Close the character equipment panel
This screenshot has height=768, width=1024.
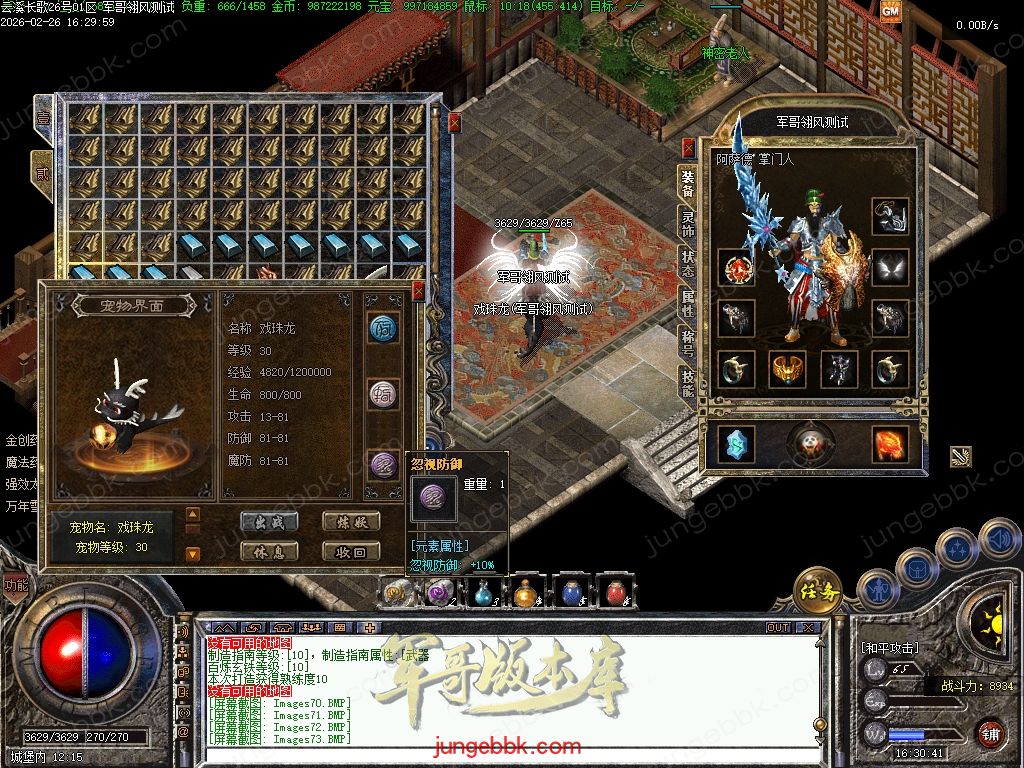[x=688, y=148]
